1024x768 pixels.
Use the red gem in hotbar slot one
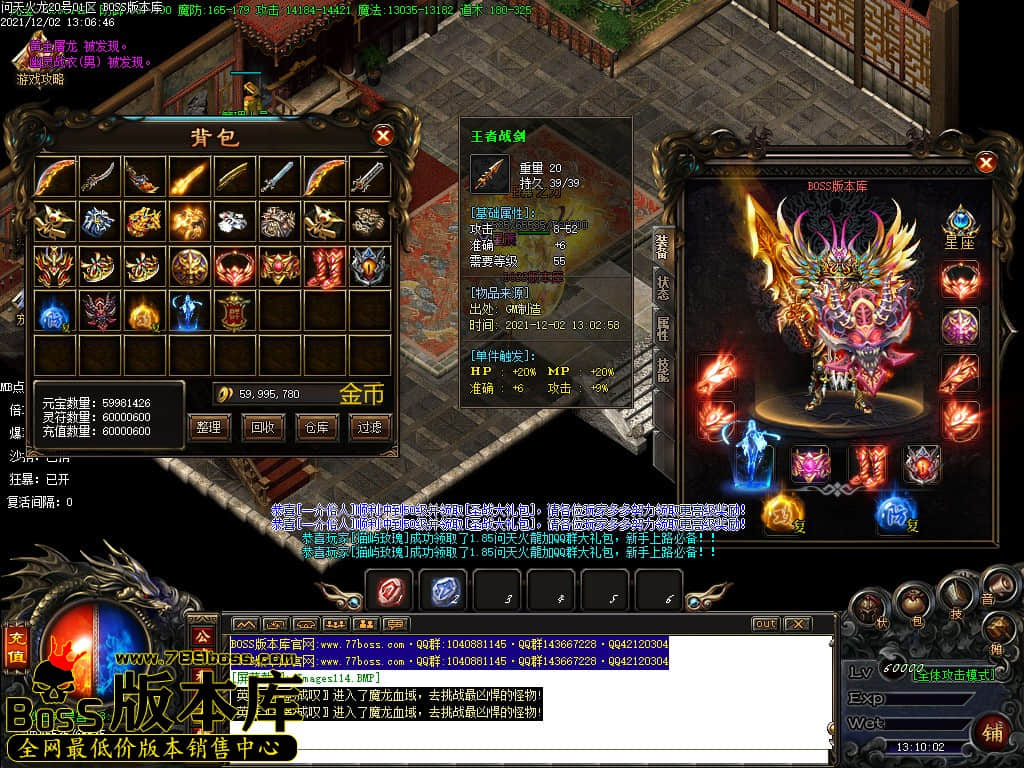[x=389, y=592]
